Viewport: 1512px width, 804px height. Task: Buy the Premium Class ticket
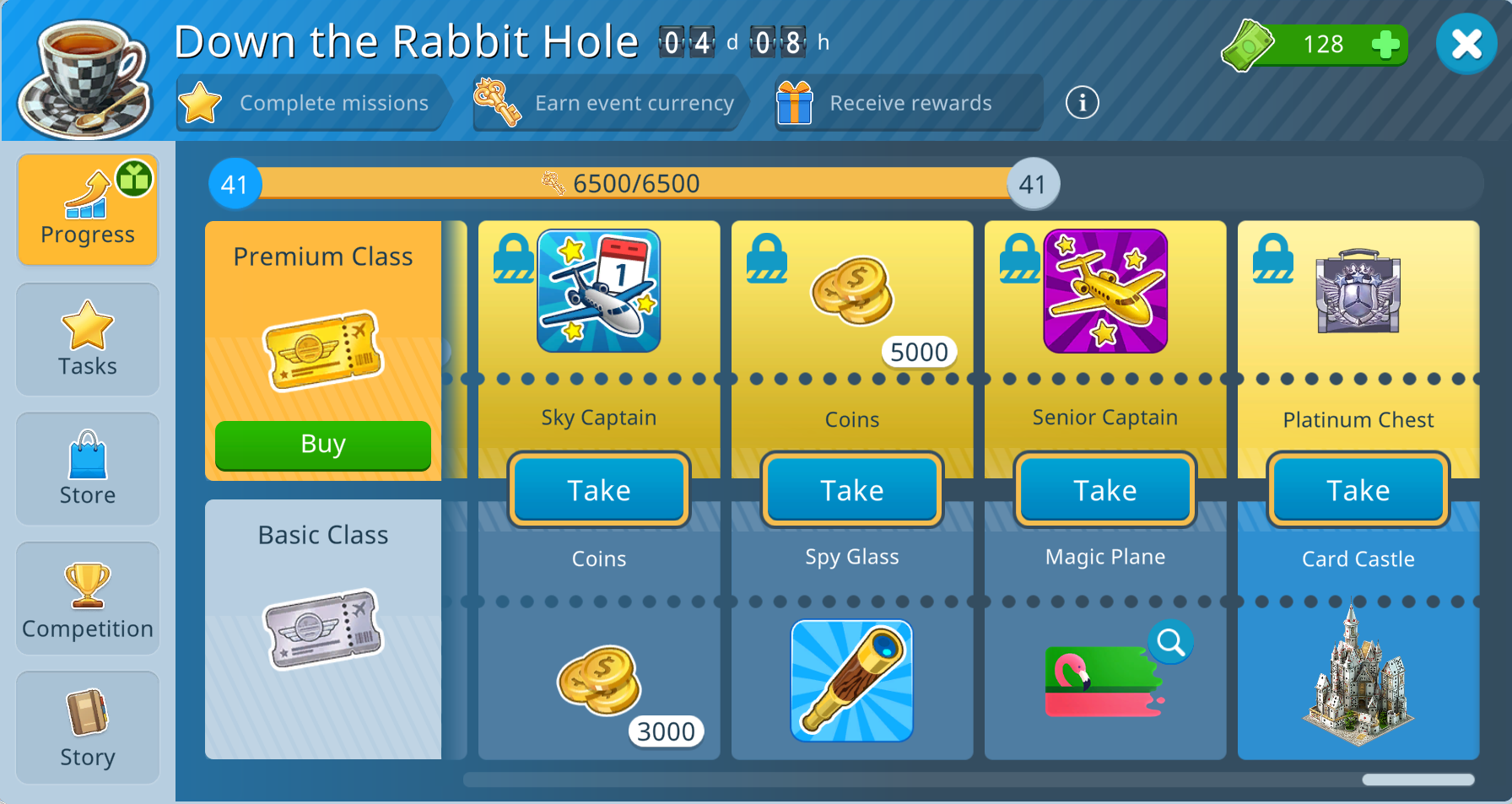click(323, 444)
